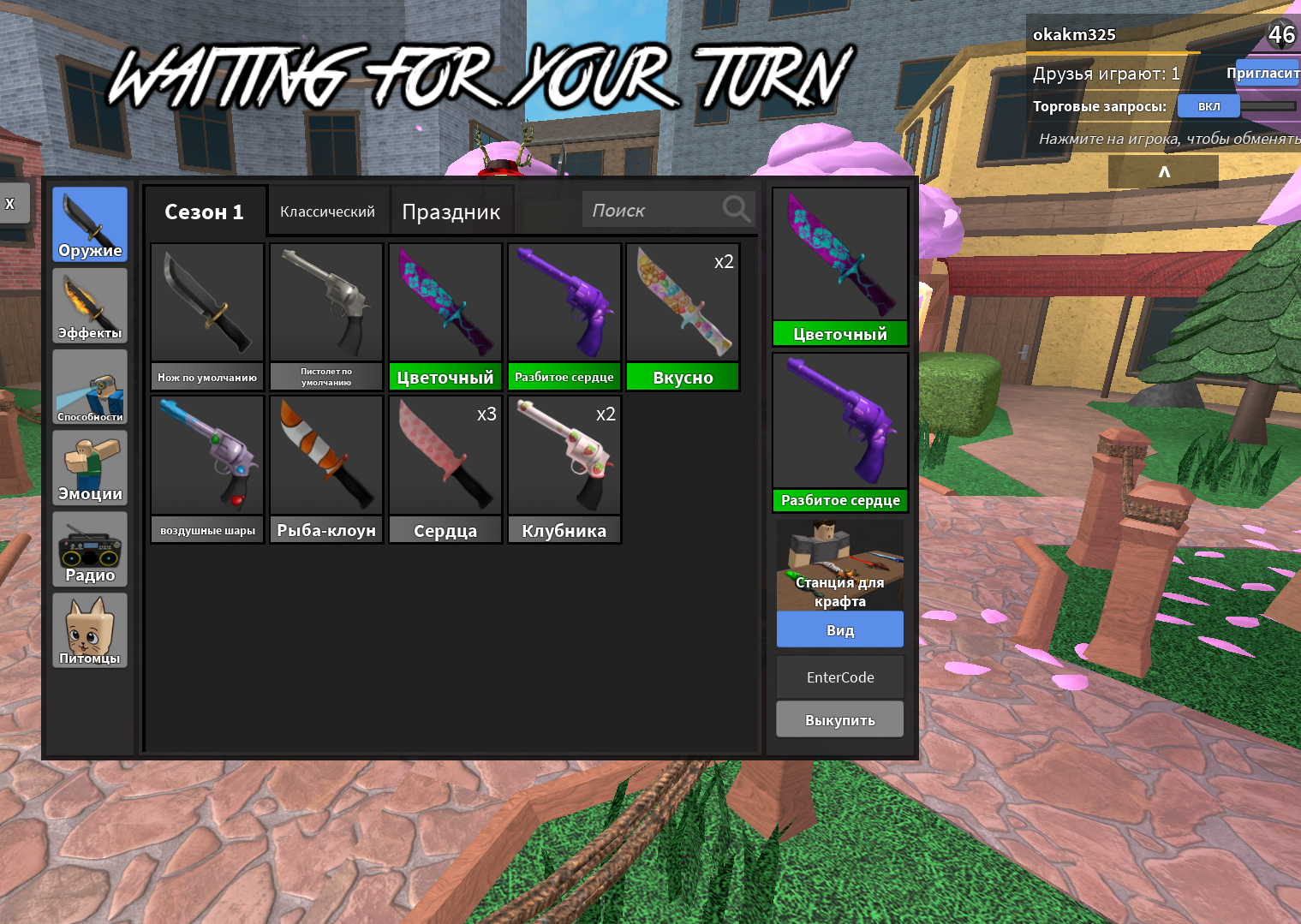The width and height of the screenshot is (1301, 924).
Task: Click the Пригласить invite link
Action: pyautogui.click(x=1265, y=73)
